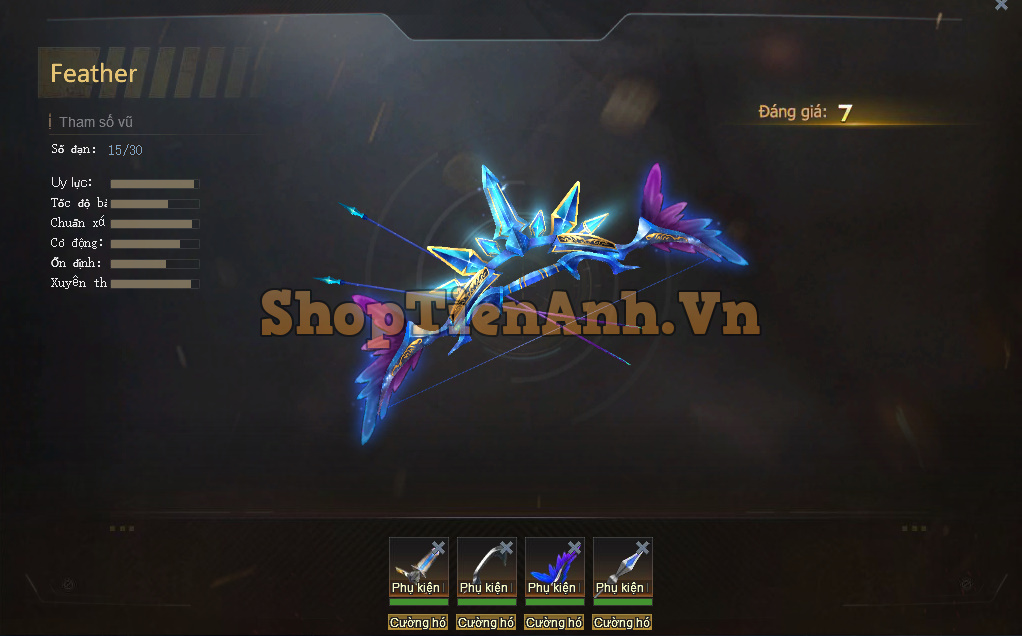The width and height of the screenshot is (1022, 636).
Task: Click Cường hóa under the arrowhead accessory
Action: pyautogui.click(x=622, y=622)
